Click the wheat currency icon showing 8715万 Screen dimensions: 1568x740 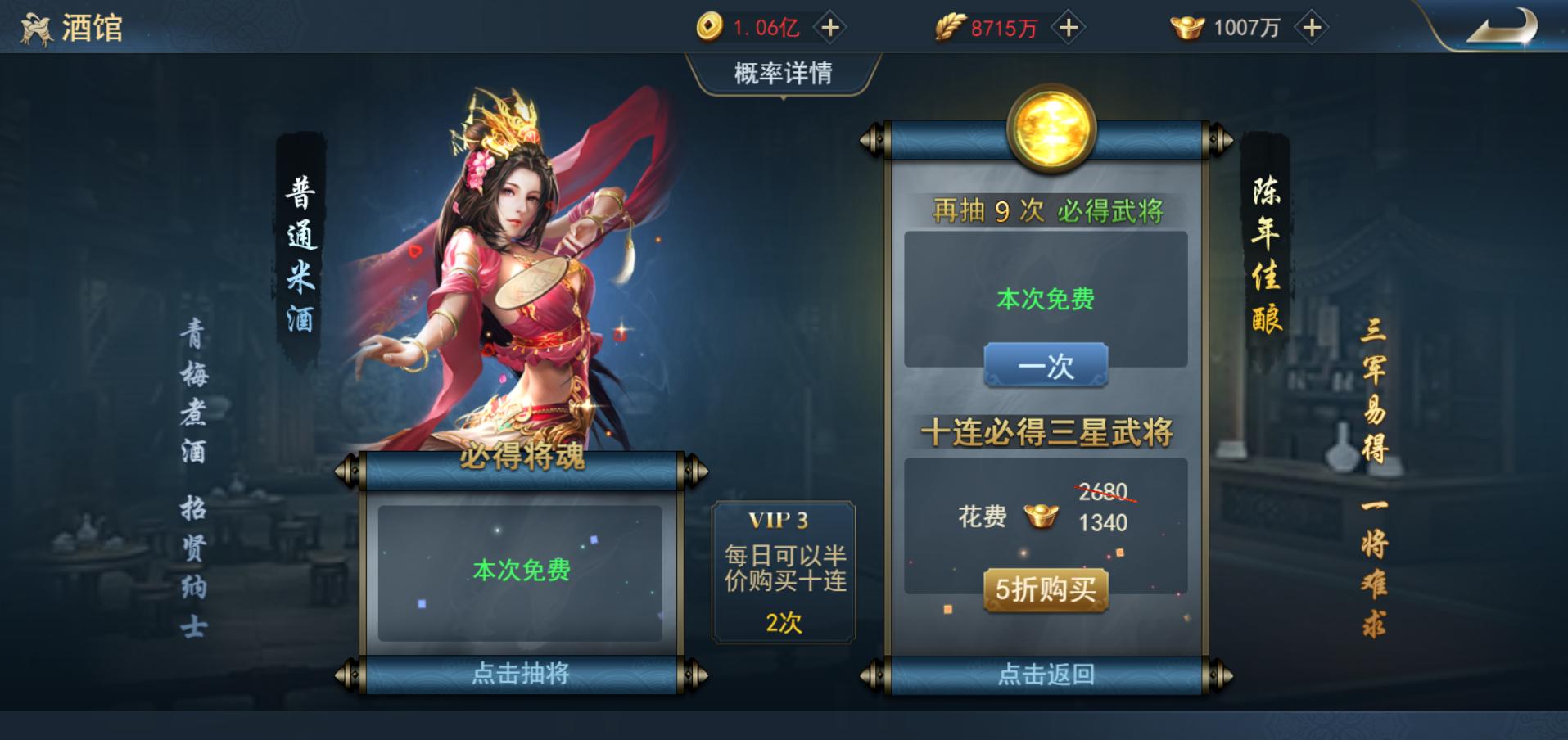tap(949, 26)
